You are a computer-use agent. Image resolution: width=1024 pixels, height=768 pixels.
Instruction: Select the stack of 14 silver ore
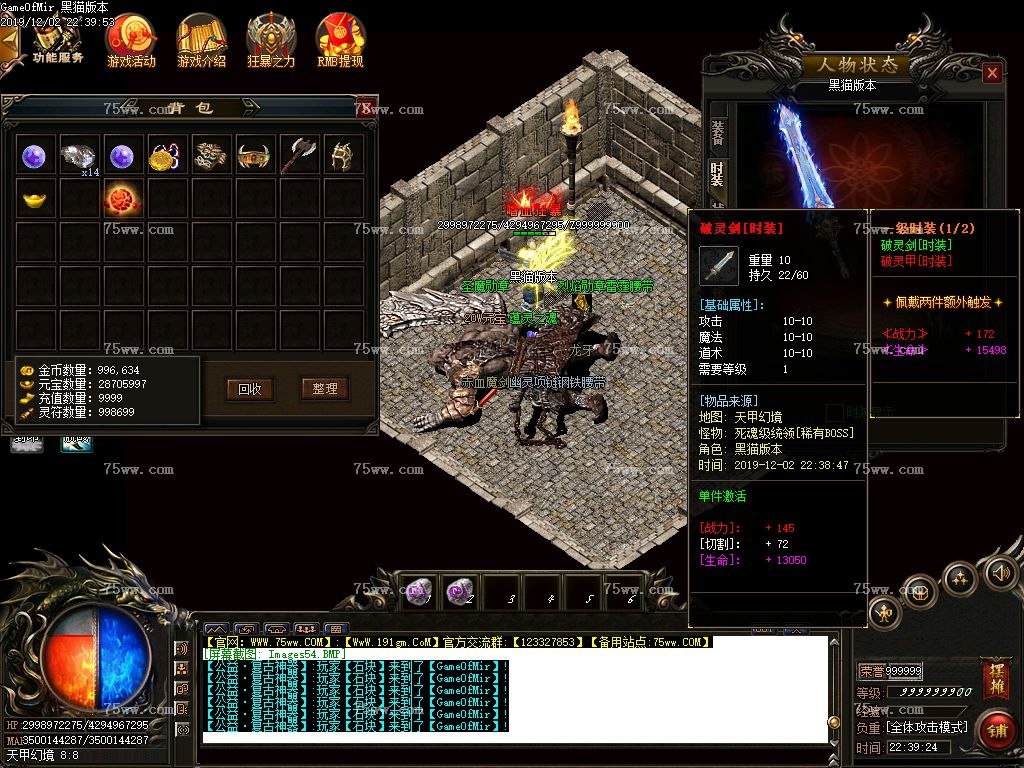click(79, 155)
